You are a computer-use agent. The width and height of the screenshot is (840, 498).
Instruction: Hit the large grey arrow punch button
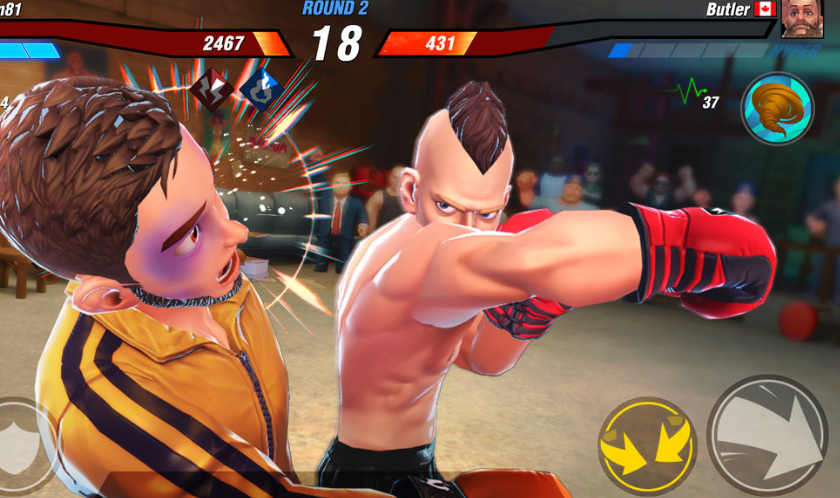pos(768,437)
